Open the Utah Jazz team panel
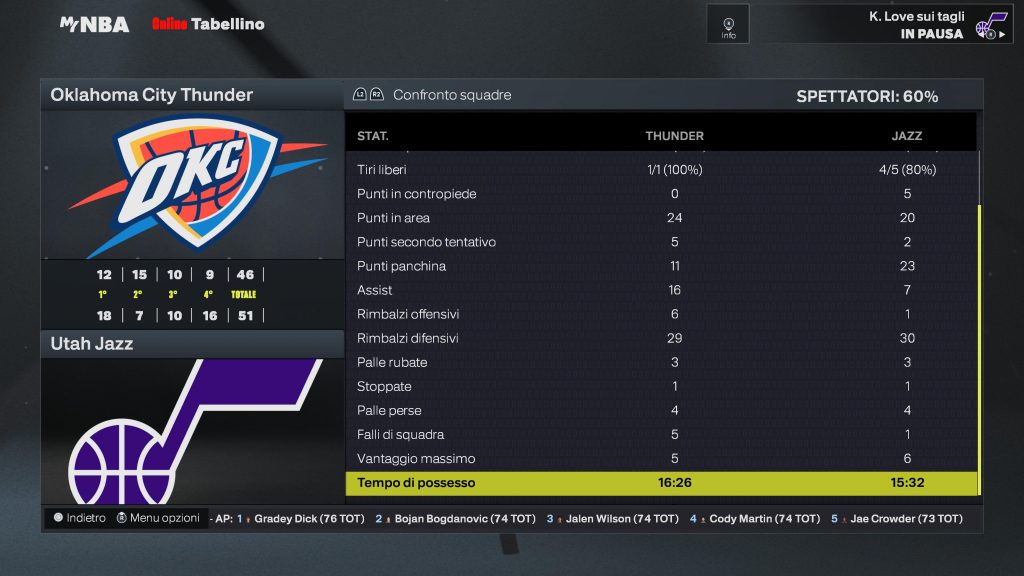Screen dimensions: 1024x576 [192, 344]
